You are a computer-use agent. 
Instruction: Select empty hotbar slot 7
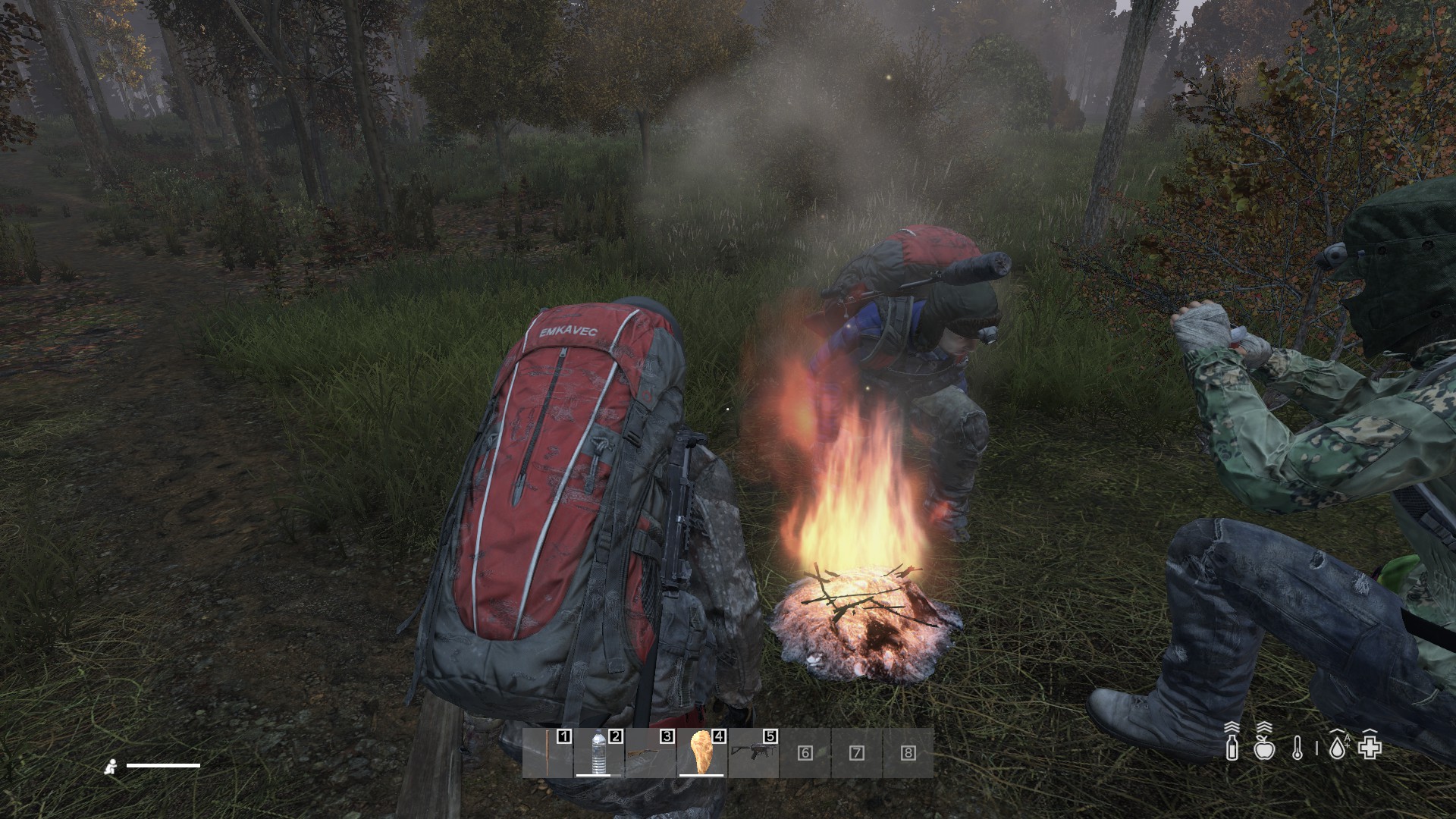(x=857, y=752)
